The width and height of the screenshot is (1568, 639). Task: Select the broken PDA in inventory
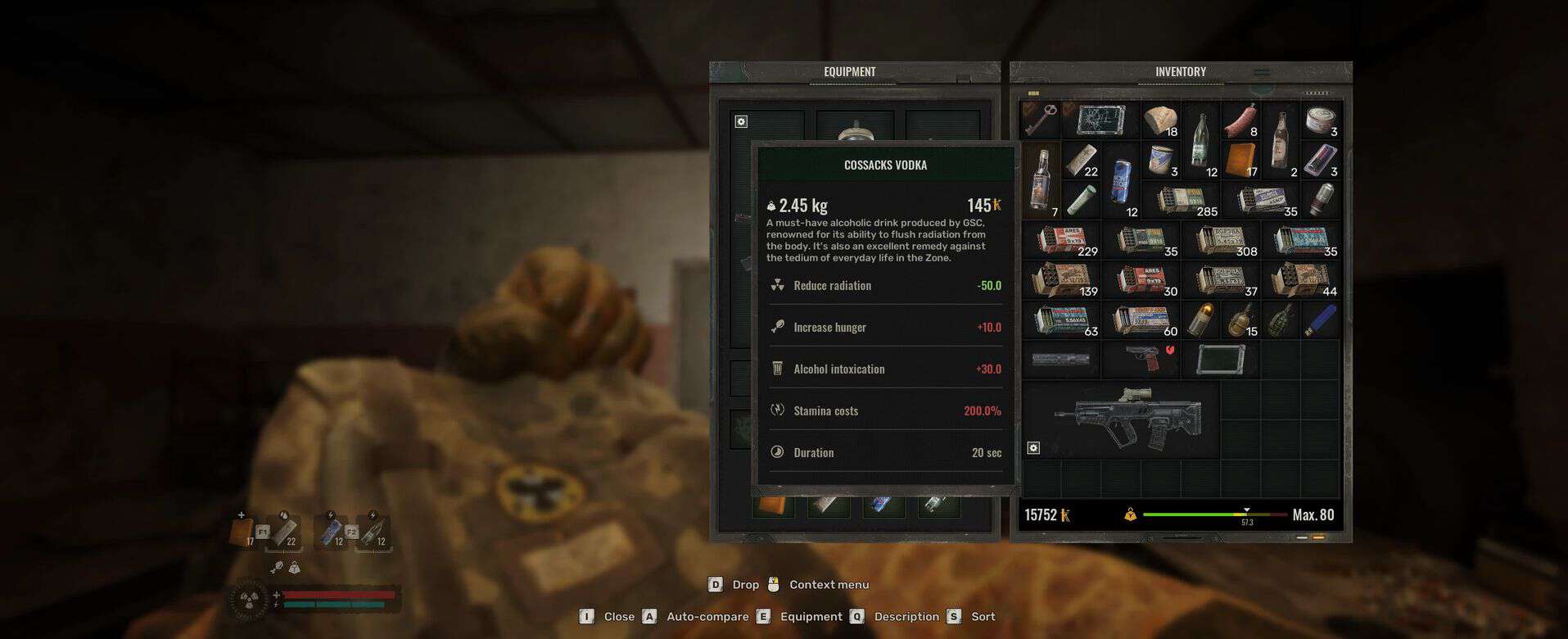click(1100, 120)
